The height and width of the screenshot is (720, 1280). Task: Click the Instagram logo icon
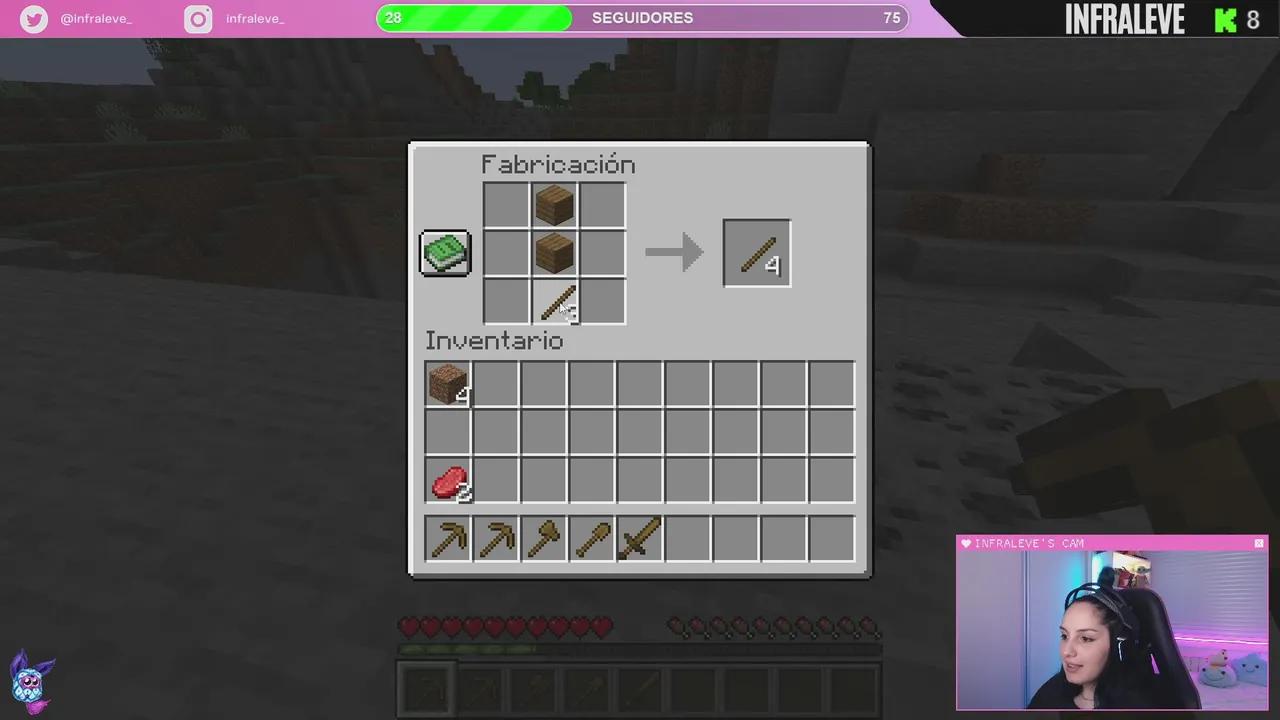pos(197,18)
